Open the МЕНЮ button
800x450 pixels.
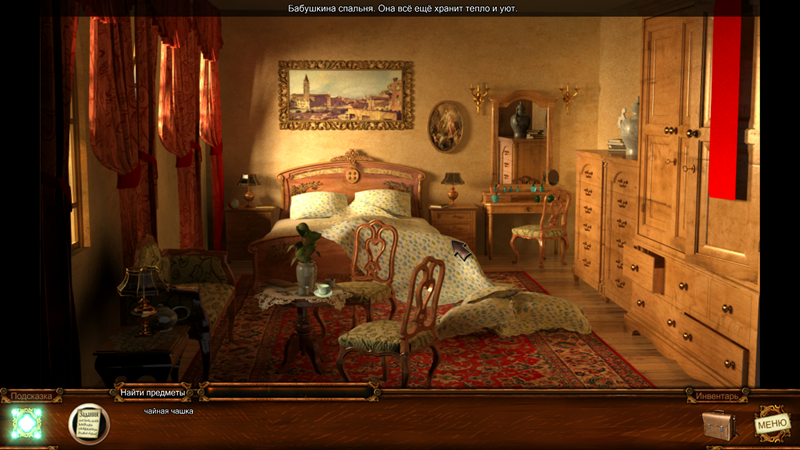tap(772, 424)
